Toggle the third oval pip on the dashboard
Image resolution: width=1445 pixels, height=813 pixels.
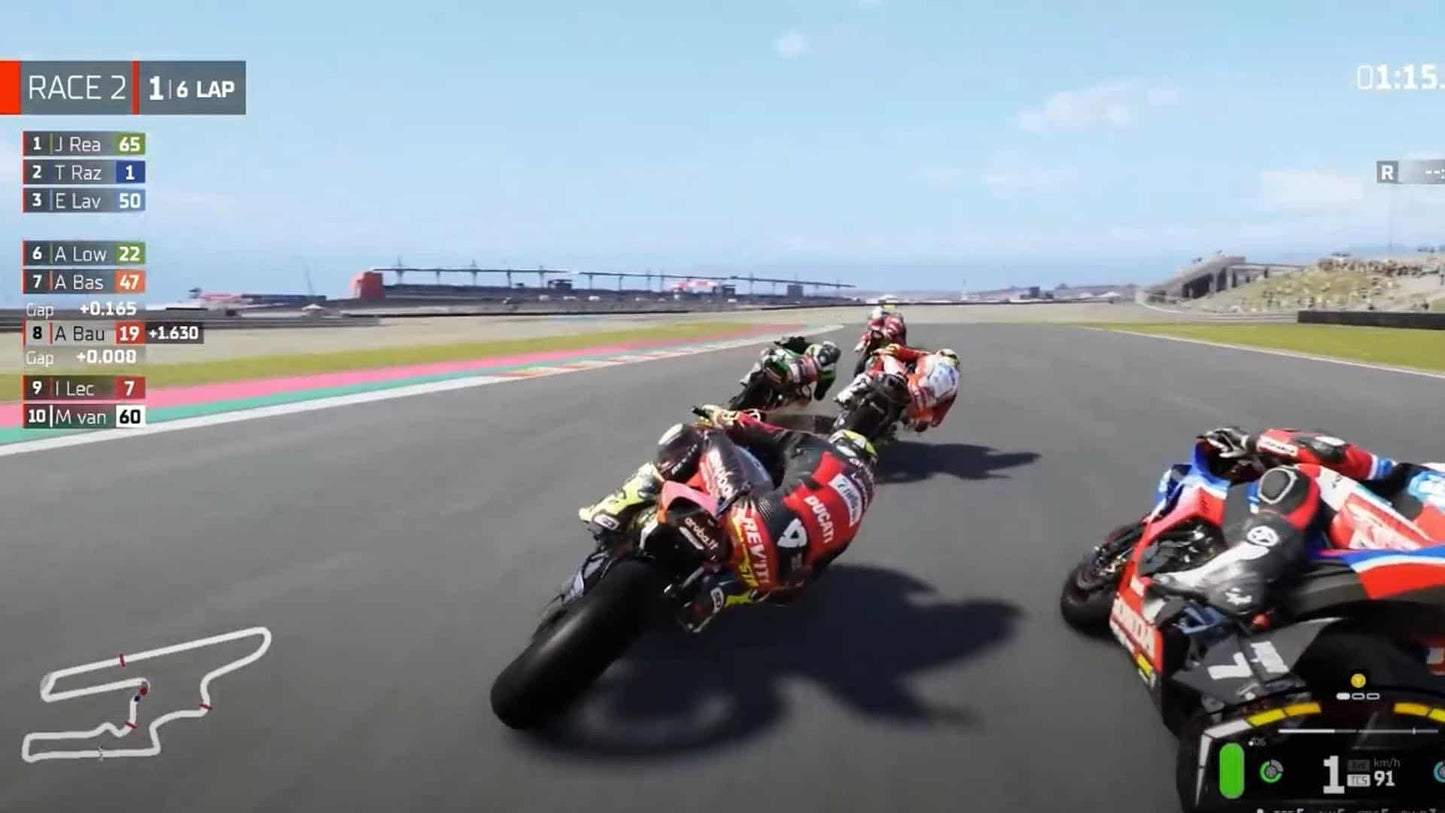click(x=1372, y=696)
